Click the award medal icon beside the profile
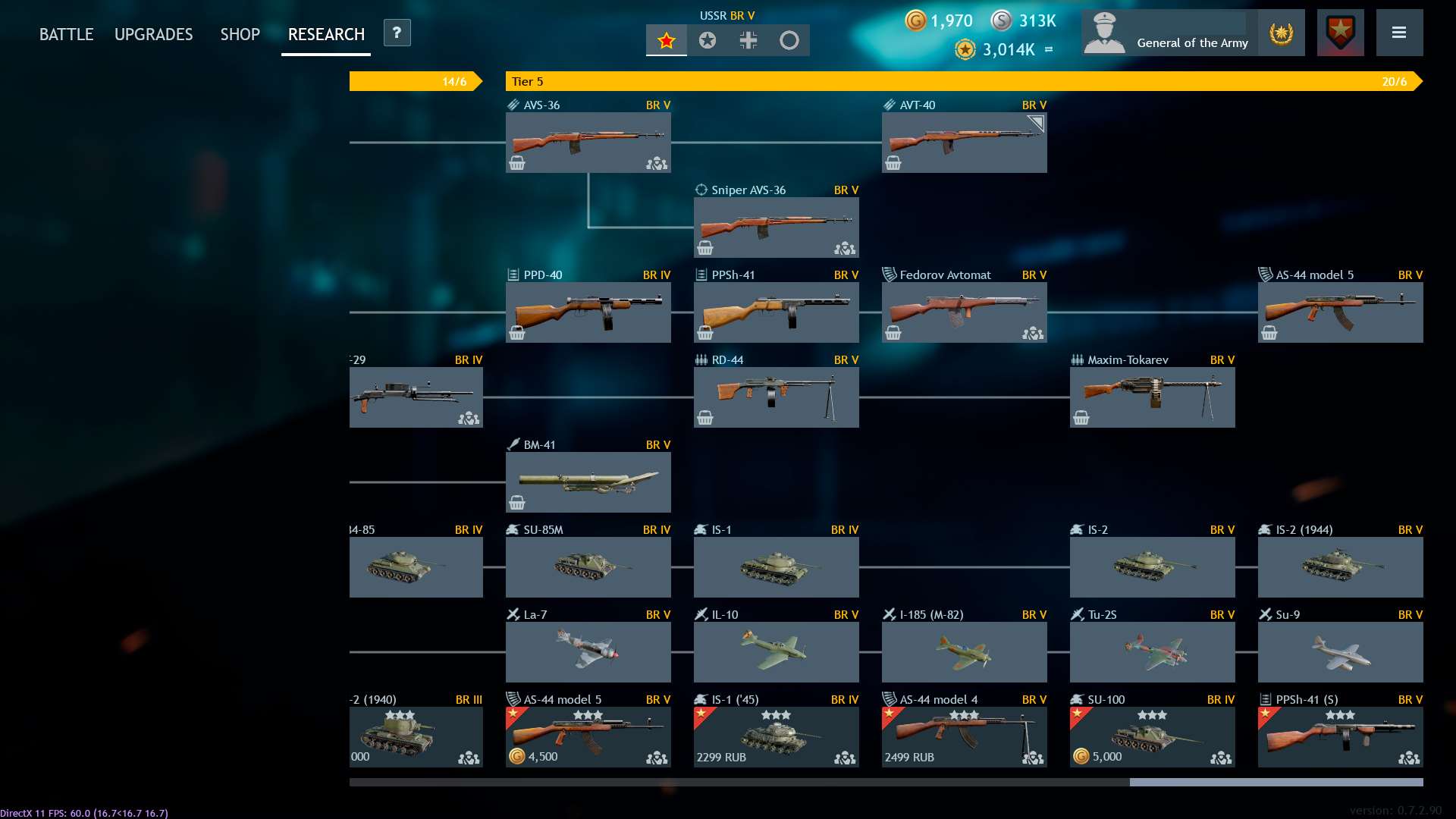The width and height of the screenshot is (1456, 819). click(1281, 33)
